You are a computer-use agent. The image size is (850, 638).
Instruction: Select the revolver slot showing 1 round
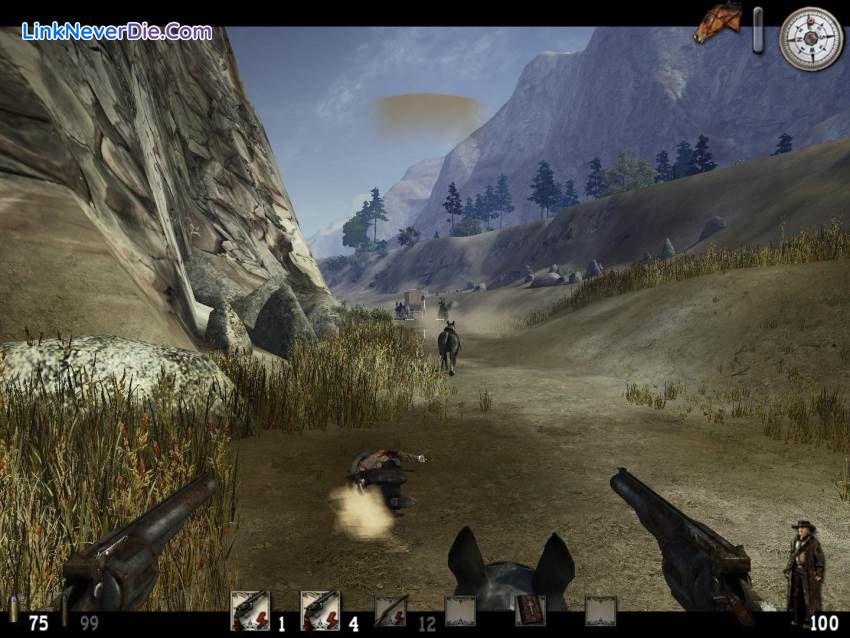coord(249,610)
